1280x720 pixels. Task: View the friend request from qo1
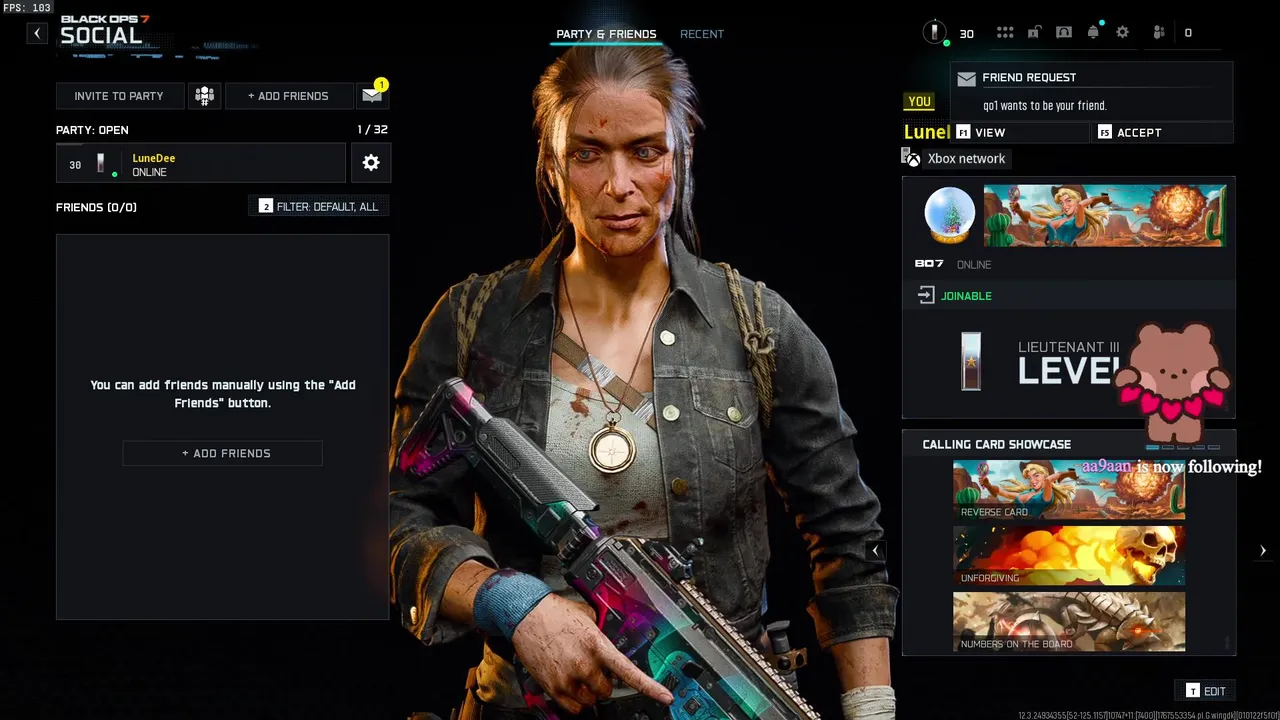point(1018,132)
